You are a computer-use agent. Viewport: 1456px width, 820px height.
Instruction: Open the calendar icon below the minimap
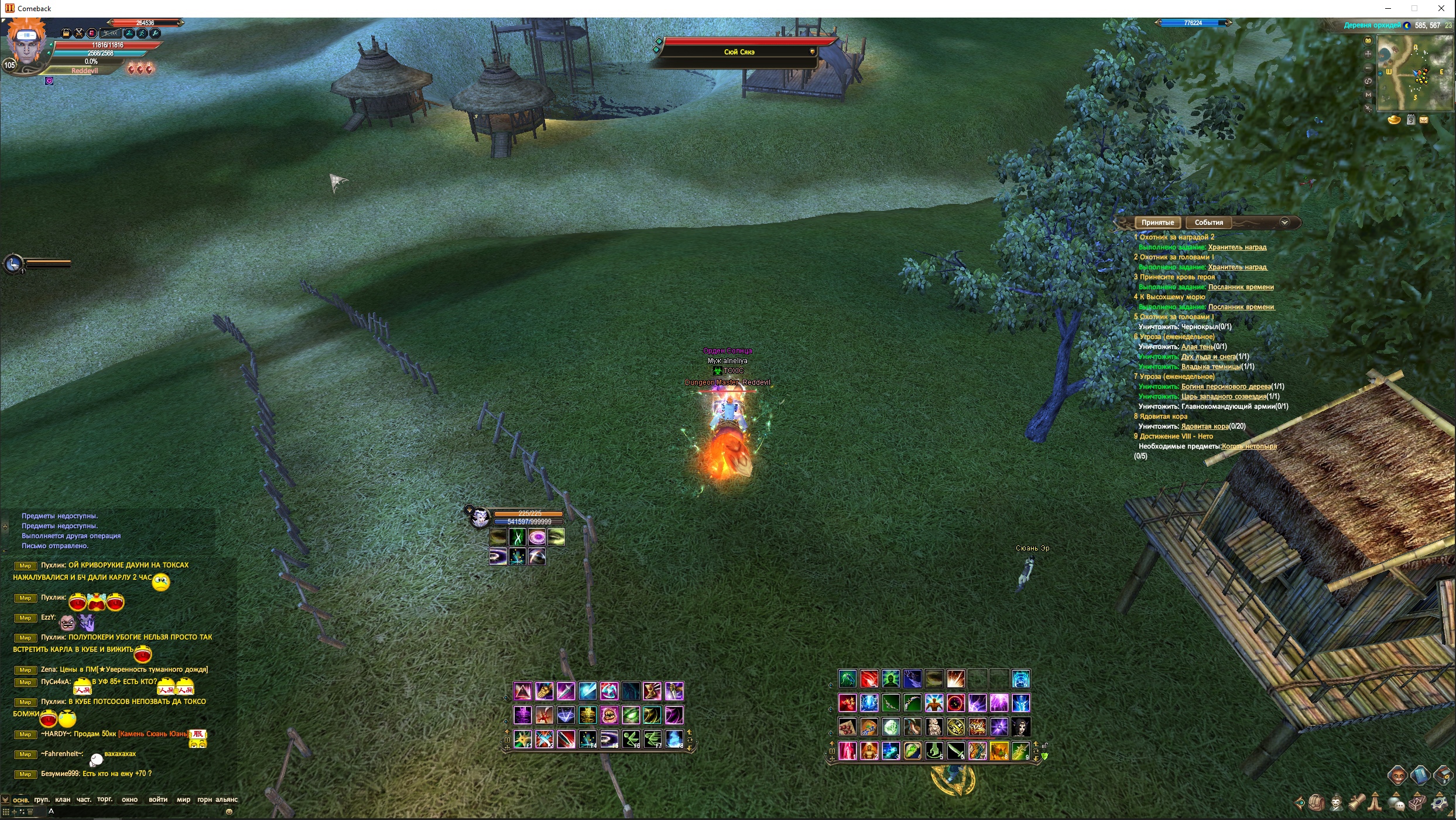[x=1411, y=120]
